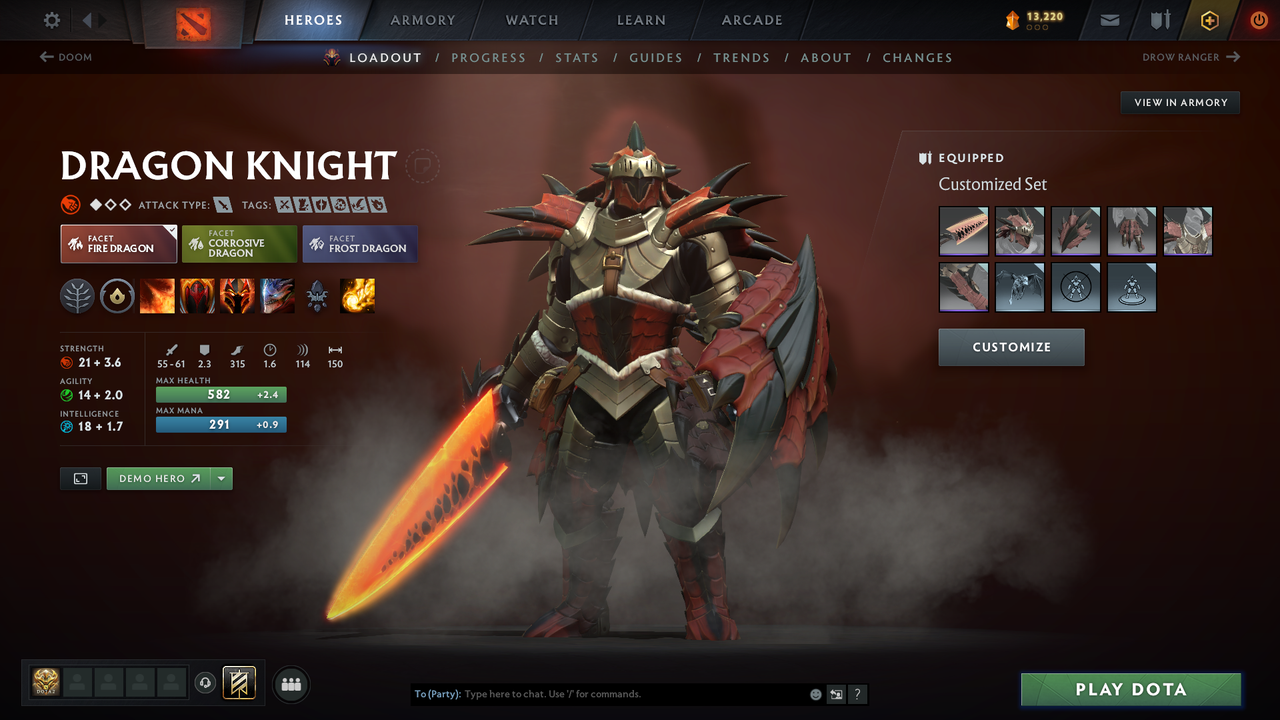1280x720 pixels.
Task: Open the friends list icon
Action: (x=290, y=684)
